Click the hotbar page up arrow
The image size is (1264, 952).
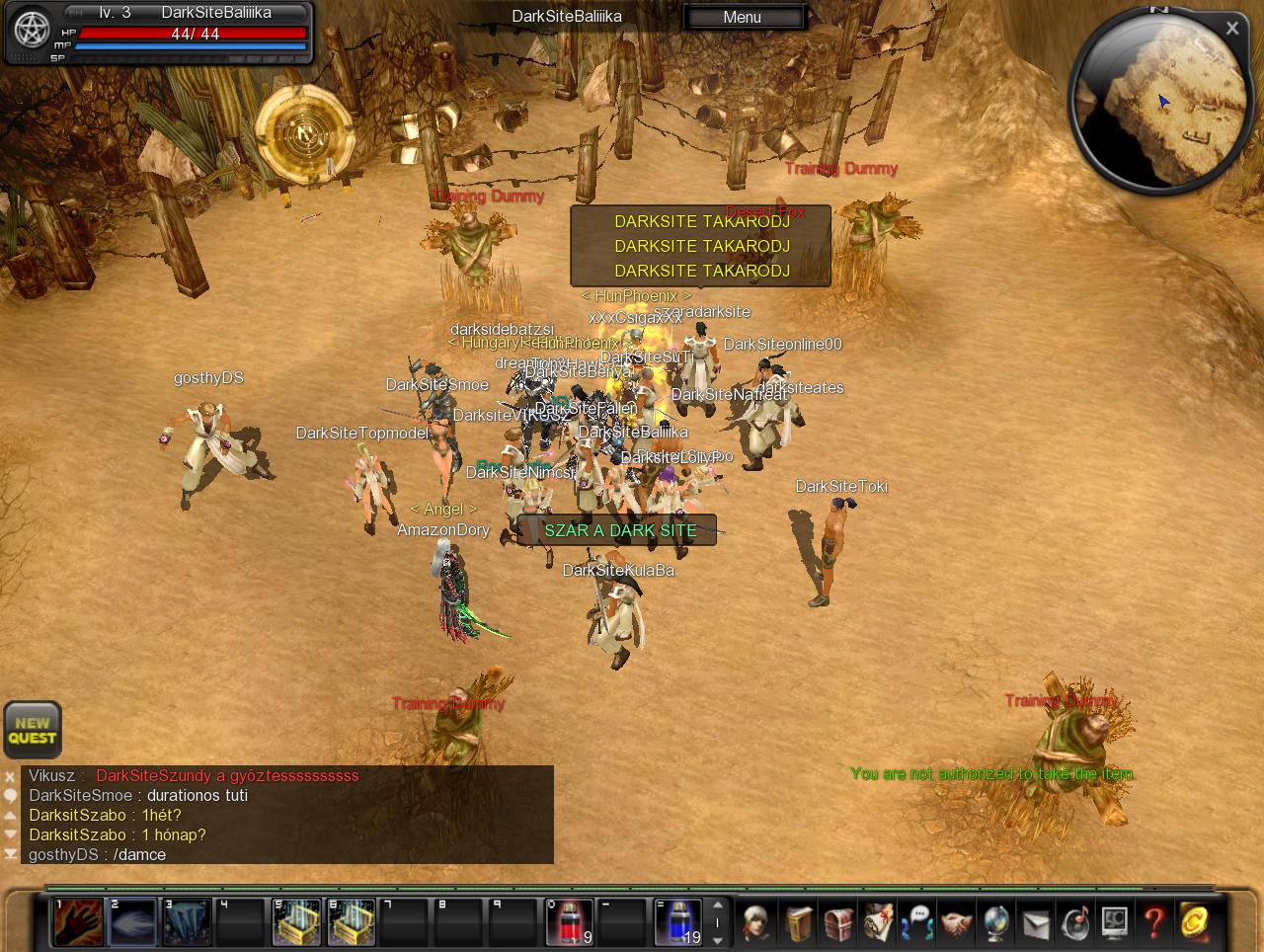point(718,905)
